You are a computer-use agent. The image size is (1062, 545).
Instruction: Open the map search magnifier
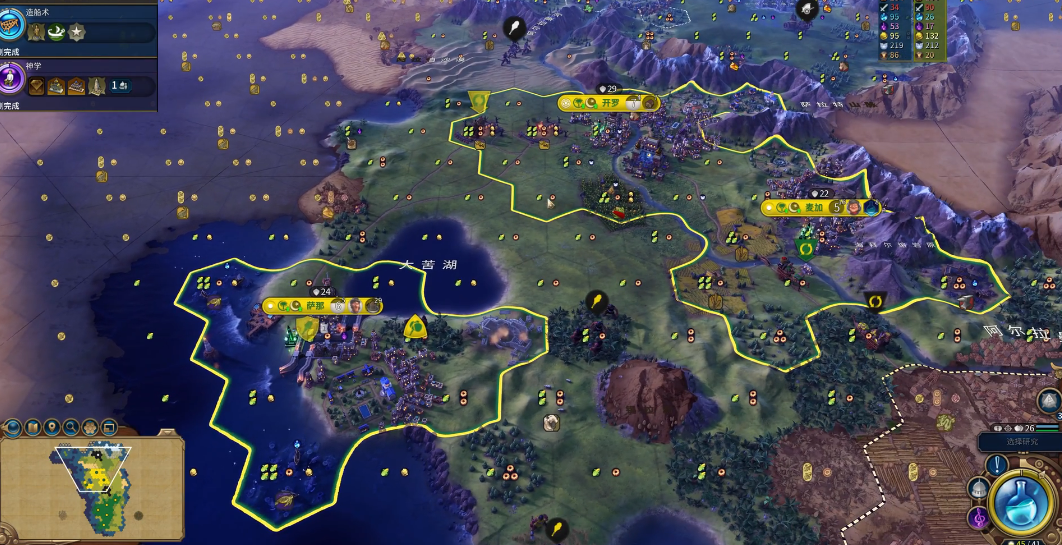tap(70, 427)
